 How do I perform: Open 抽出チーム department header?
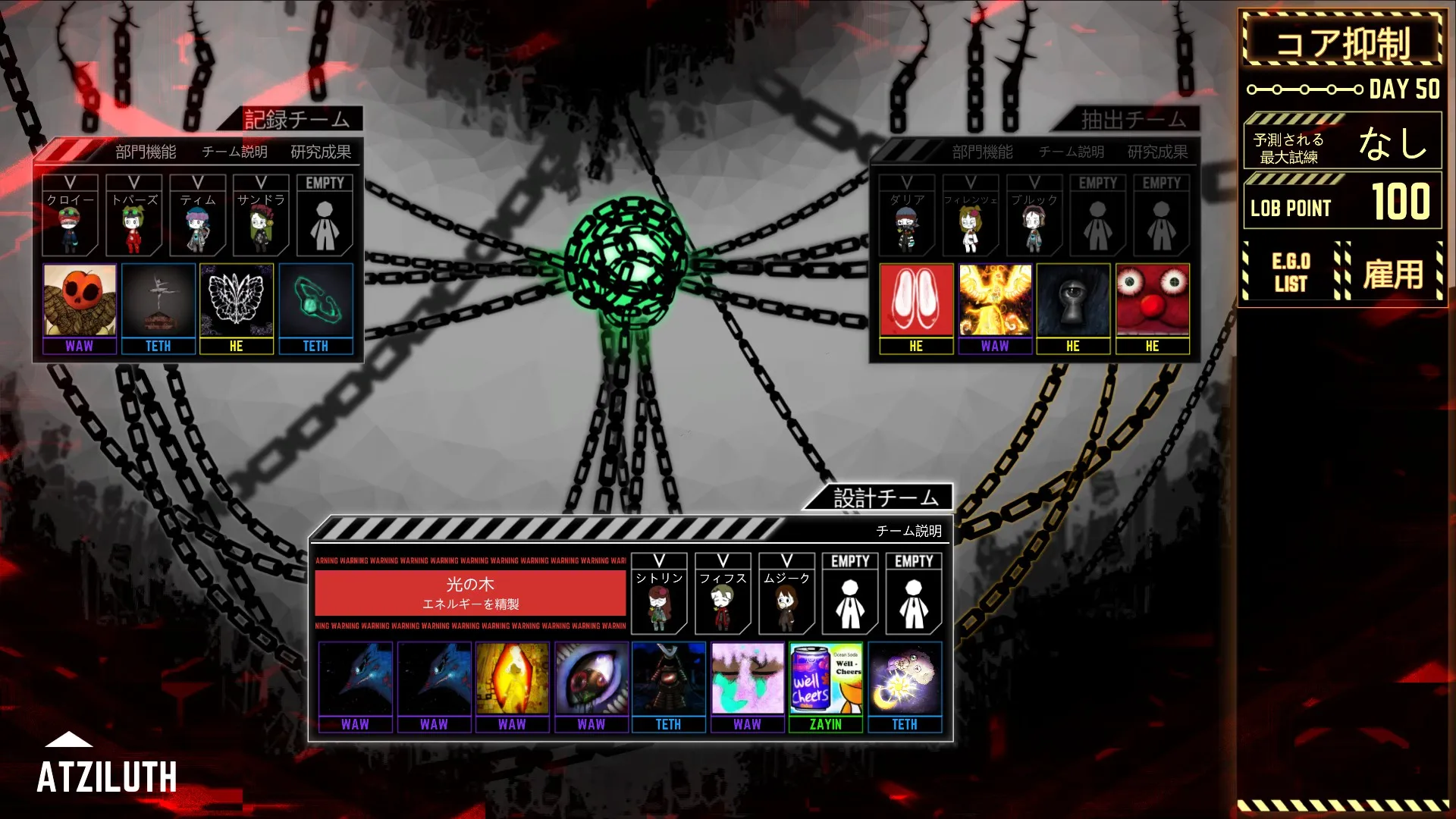[1133, 119]
